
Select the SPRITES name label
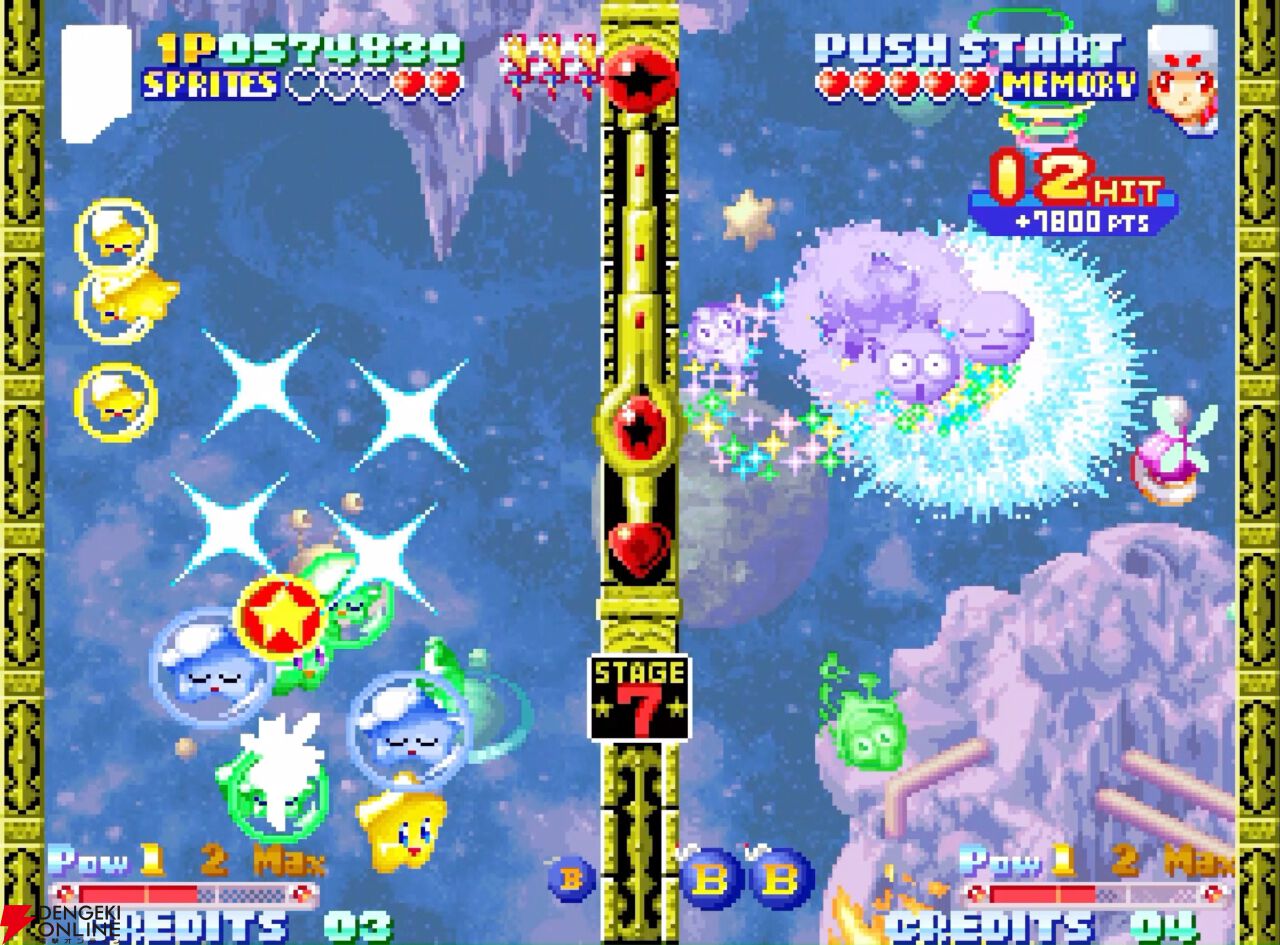[x=210, y=85]
